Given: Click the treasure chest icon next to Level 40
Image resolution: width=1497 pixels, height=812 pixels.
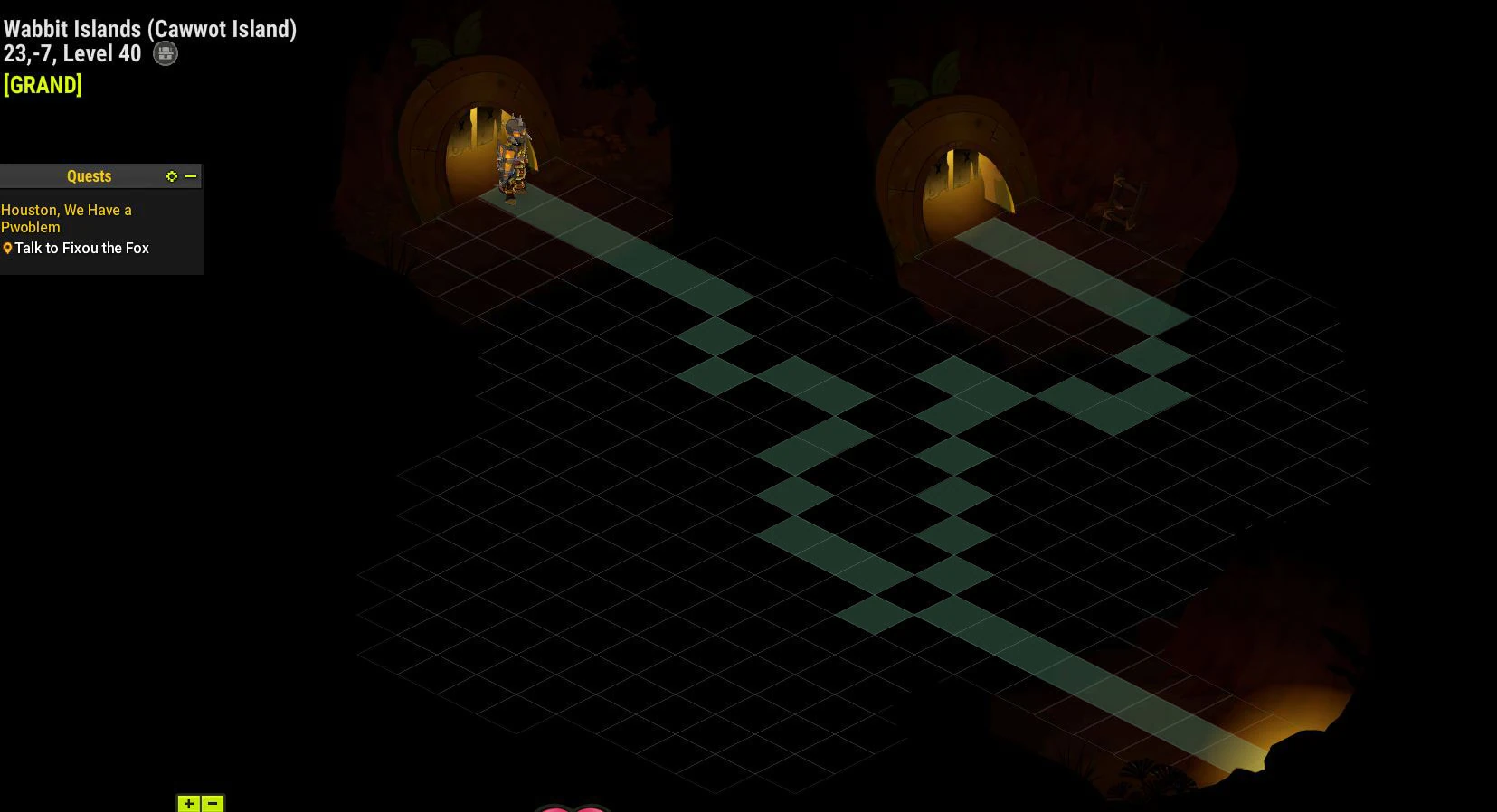Looking at the screenshot, I should (x=165, y=53).
